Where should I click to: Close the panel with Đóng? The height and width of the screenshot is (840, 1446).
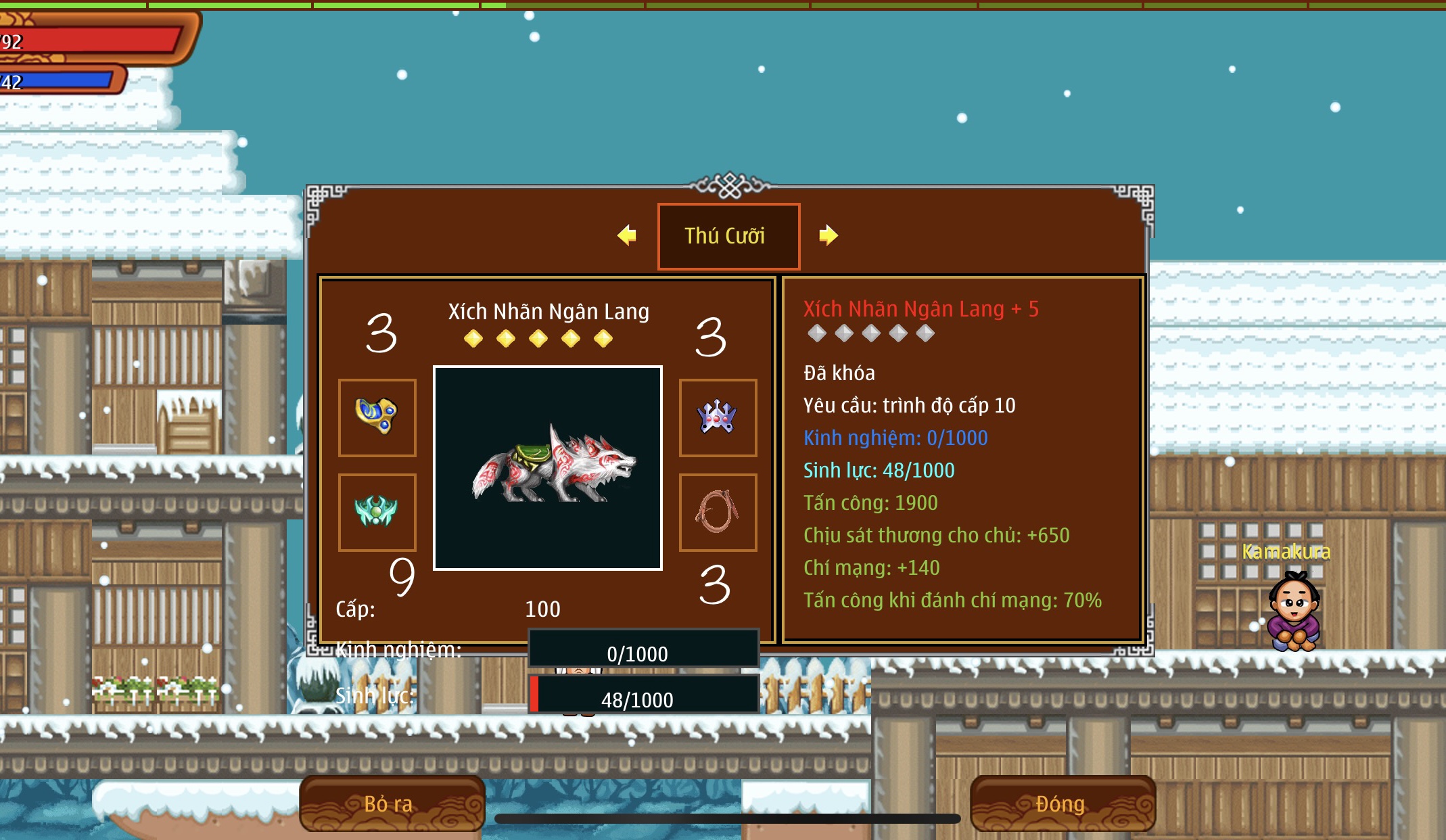1062,803
